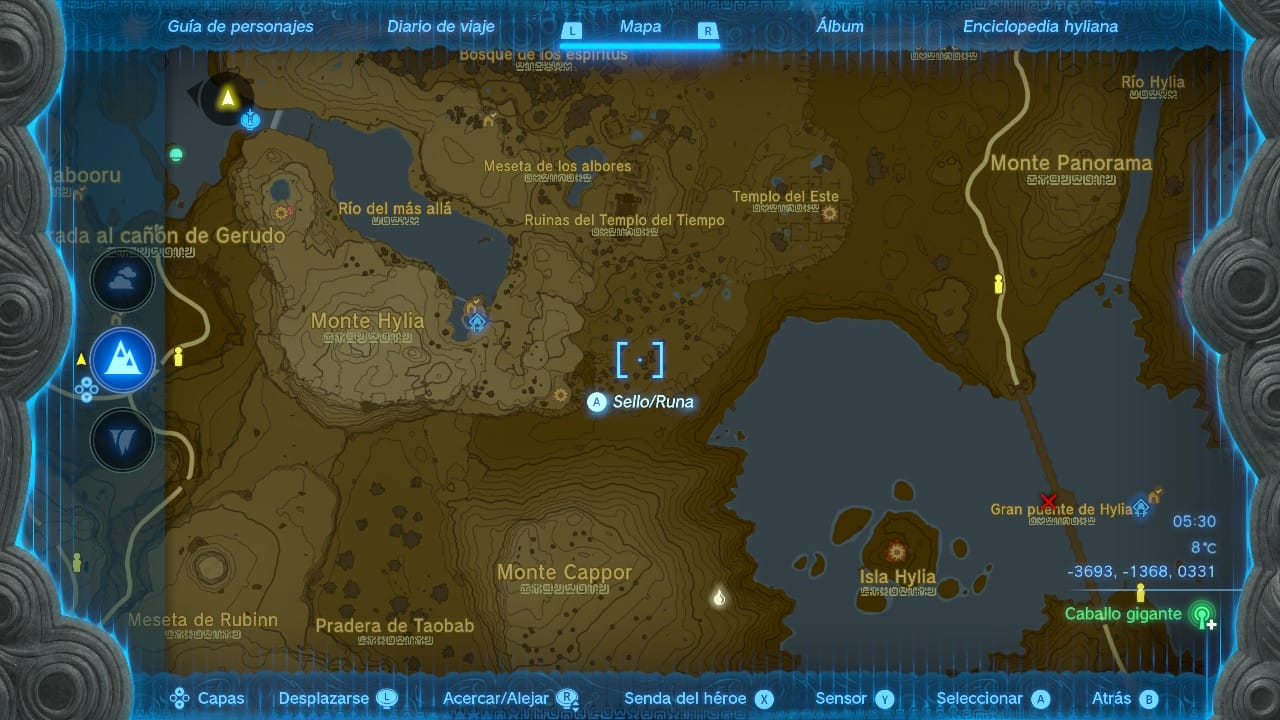
Task: Open the Álbum tab
Action: (840, 27)
